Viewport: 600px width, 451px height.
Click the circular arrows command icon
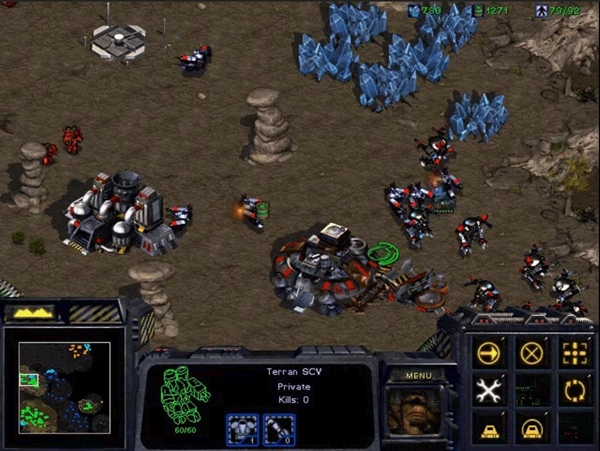pyautogui.click(x=574, y=390)
